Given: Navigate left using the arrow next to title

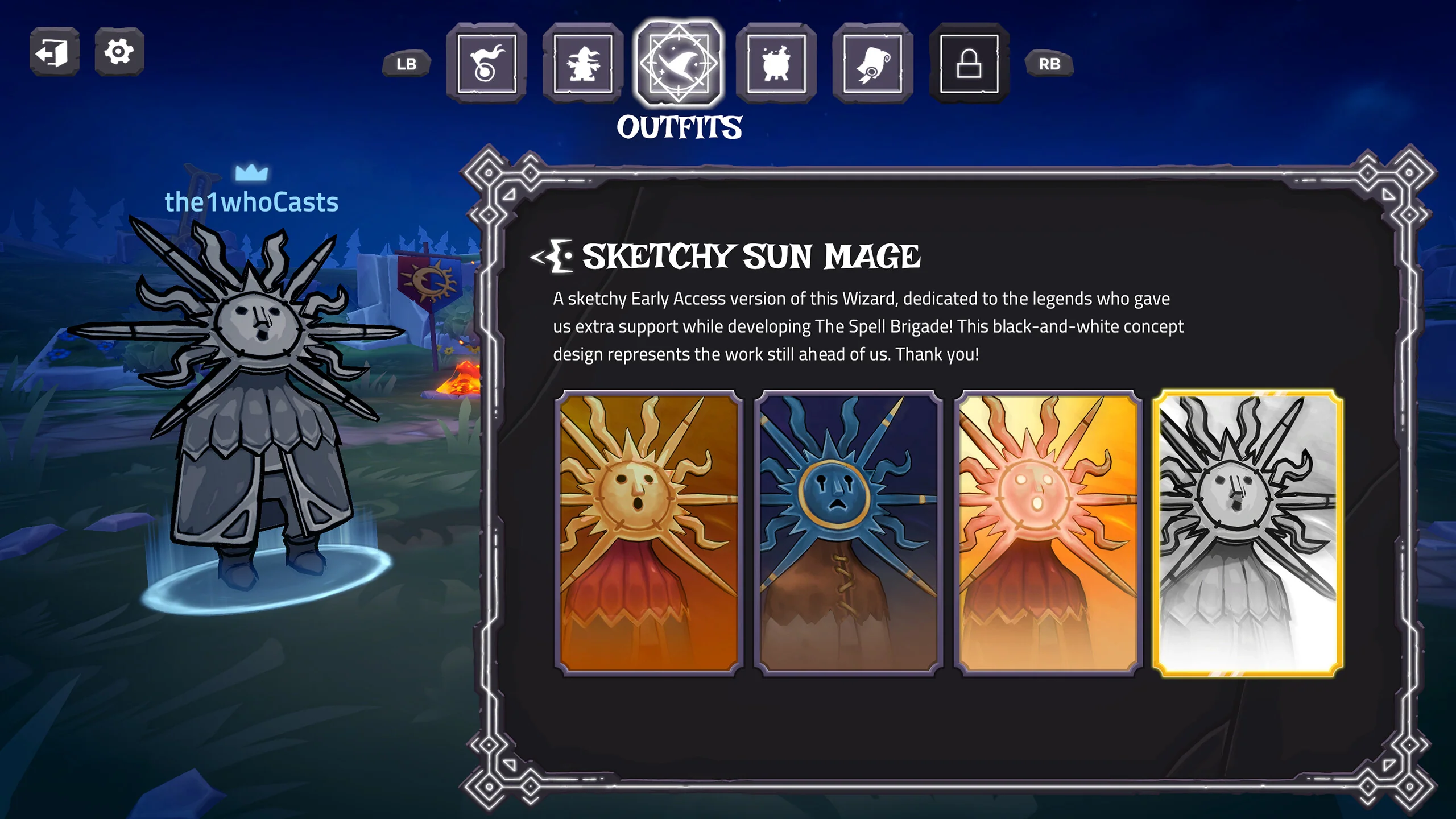Looking at the screenshot, I should 536,258.
